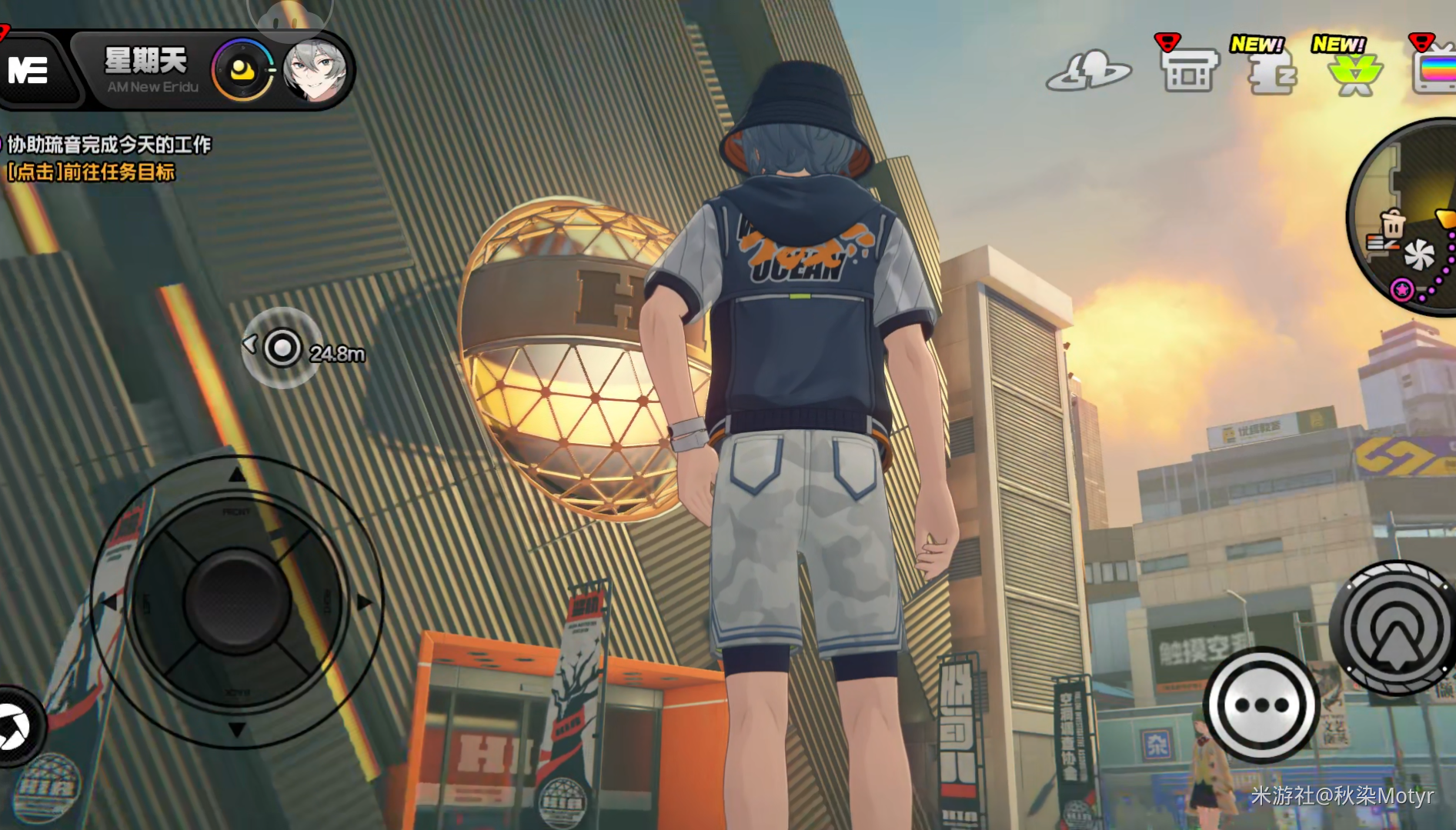This screenshot has height=830, width=1456.
Task: Open the planet-shaped icon in top bar
Action: (x=1088, y=71)
